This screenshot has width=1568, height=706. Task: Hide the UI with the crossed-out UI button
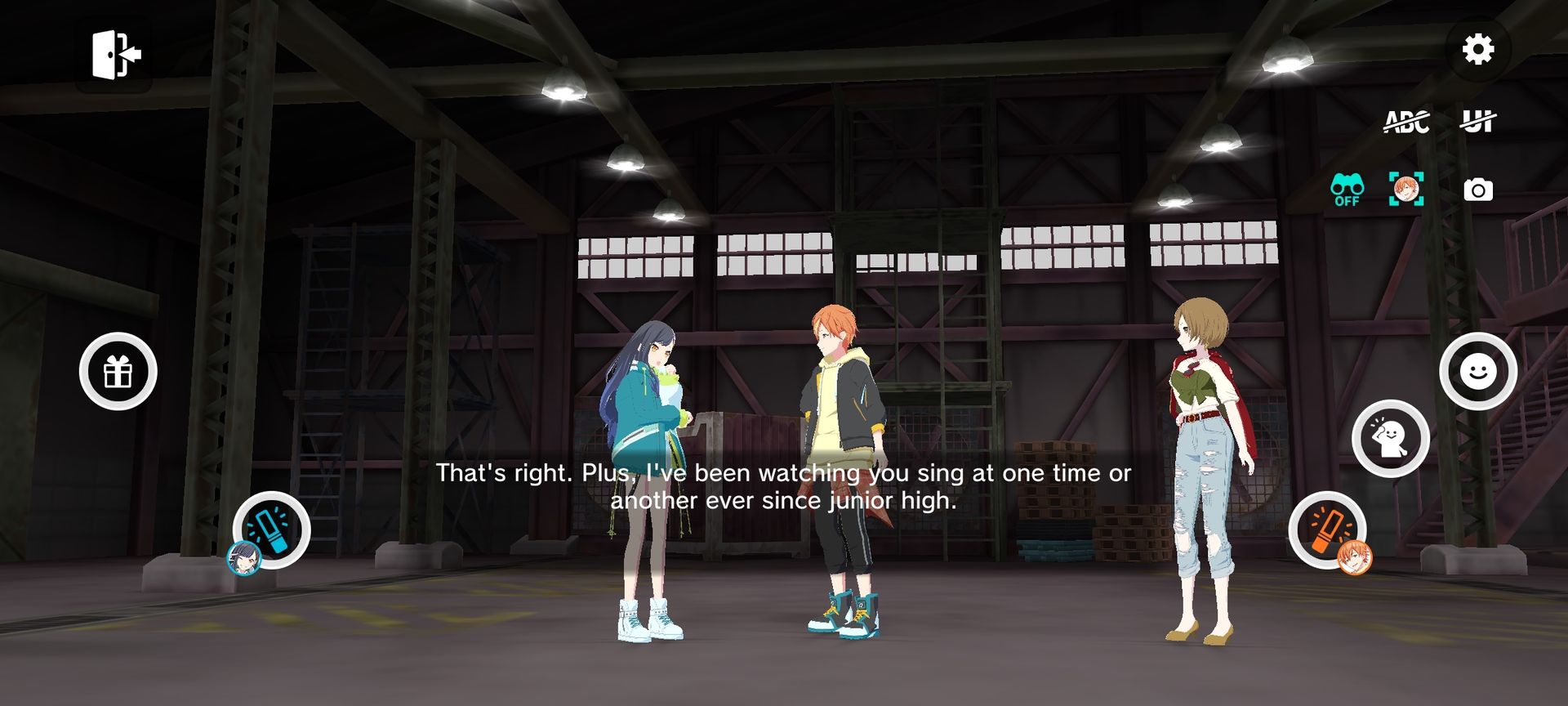[x=1477, y=122]
